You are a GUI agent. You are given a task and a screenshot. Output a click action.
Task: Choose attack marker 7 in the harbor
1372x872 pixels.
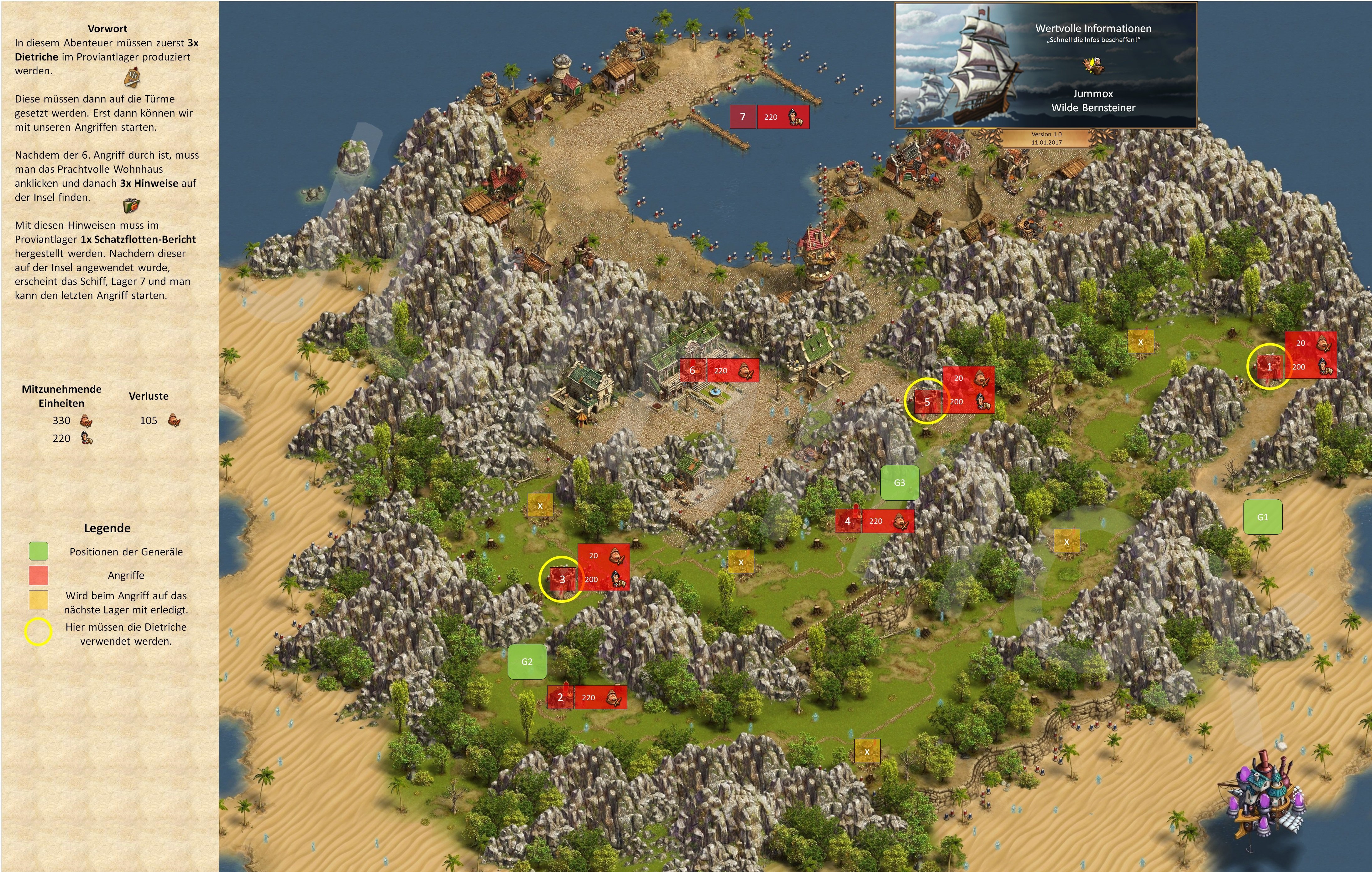click(x=742, y=117)
